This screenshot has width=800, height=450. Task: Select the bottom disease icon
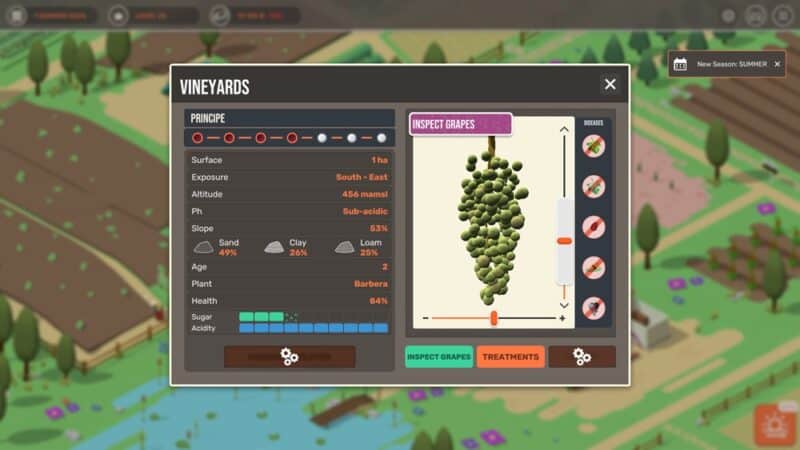pos(594,308)
